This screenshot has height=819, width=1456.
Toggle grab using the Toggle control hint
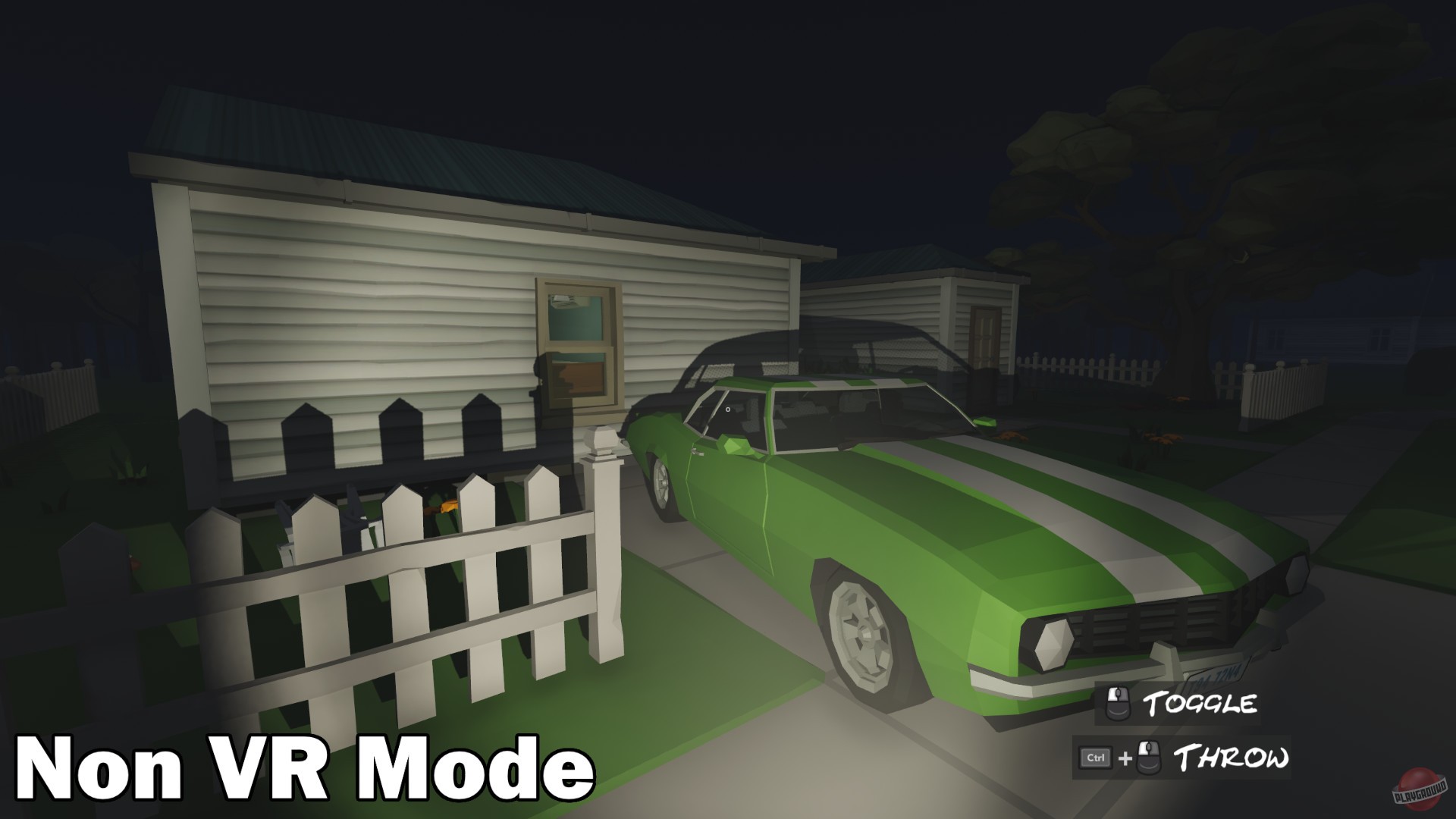pyautogui.click(x=1201, y=701)
